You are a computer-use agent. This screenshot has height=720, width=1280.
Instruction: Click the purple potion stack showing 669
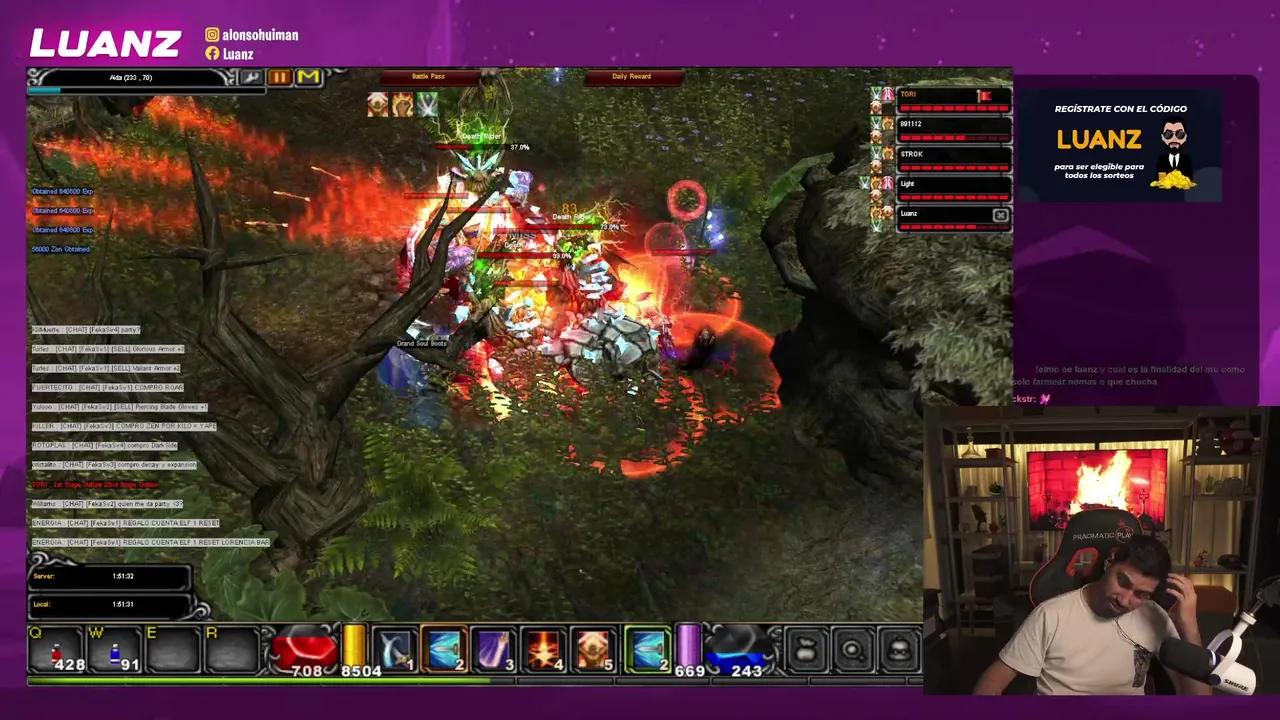pos(688,650)
